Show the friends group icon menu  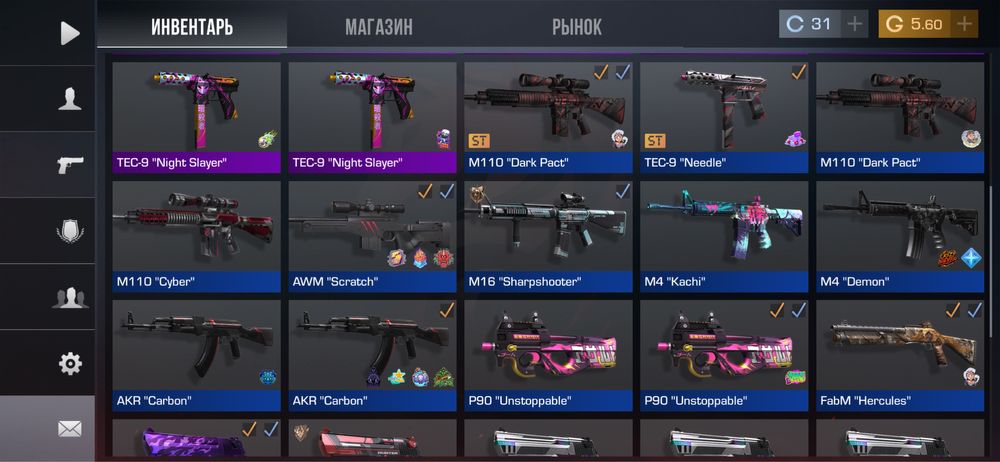[x=69, y=297]
